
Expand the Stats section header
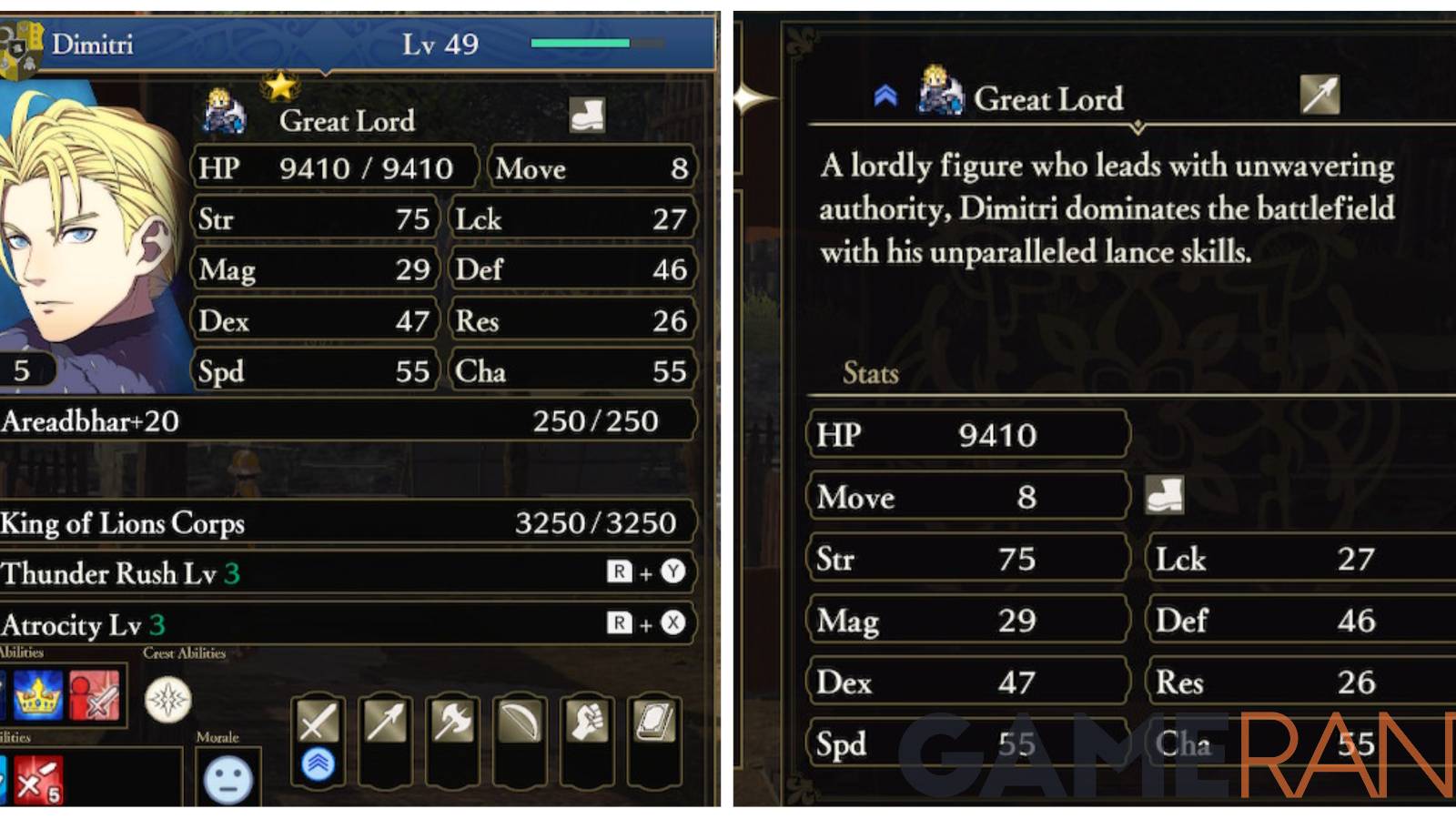click(869, 373)
